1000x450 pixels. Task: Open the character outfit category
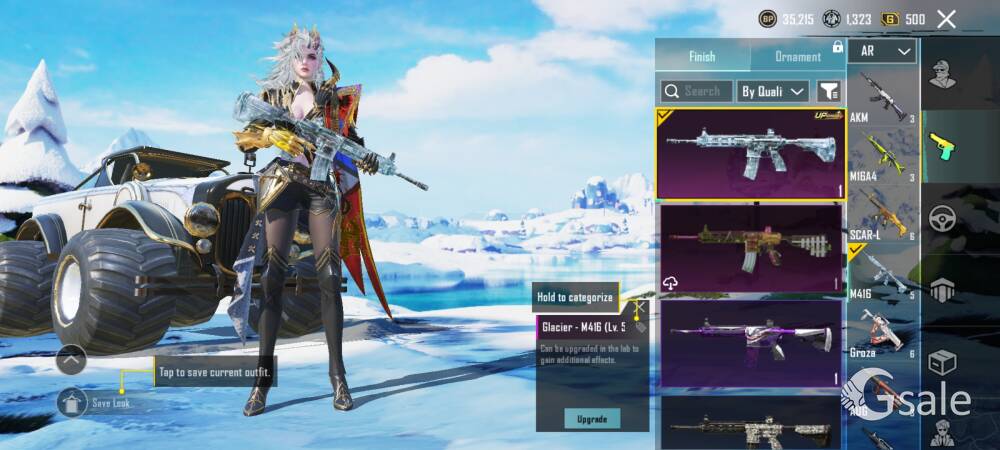point(941,72)
